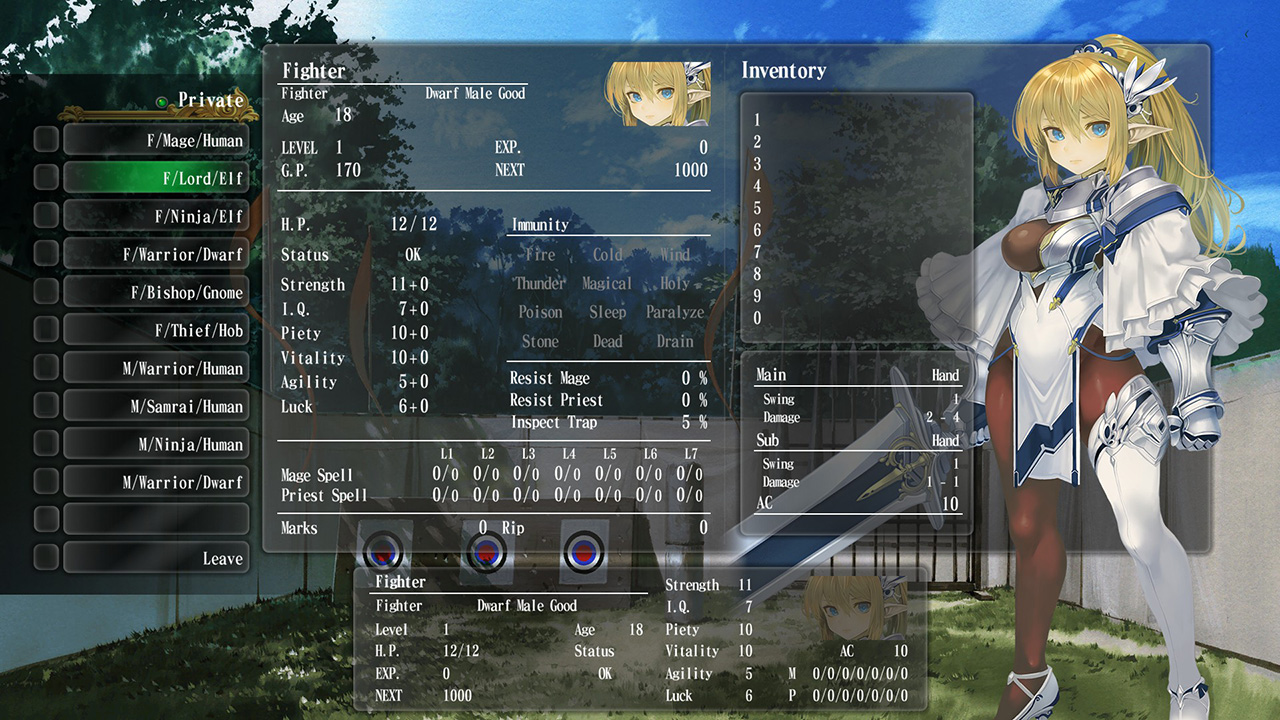Click the leftmost lens icon below the Marks counter
The image size is (1280, 720).
point(384,552)
